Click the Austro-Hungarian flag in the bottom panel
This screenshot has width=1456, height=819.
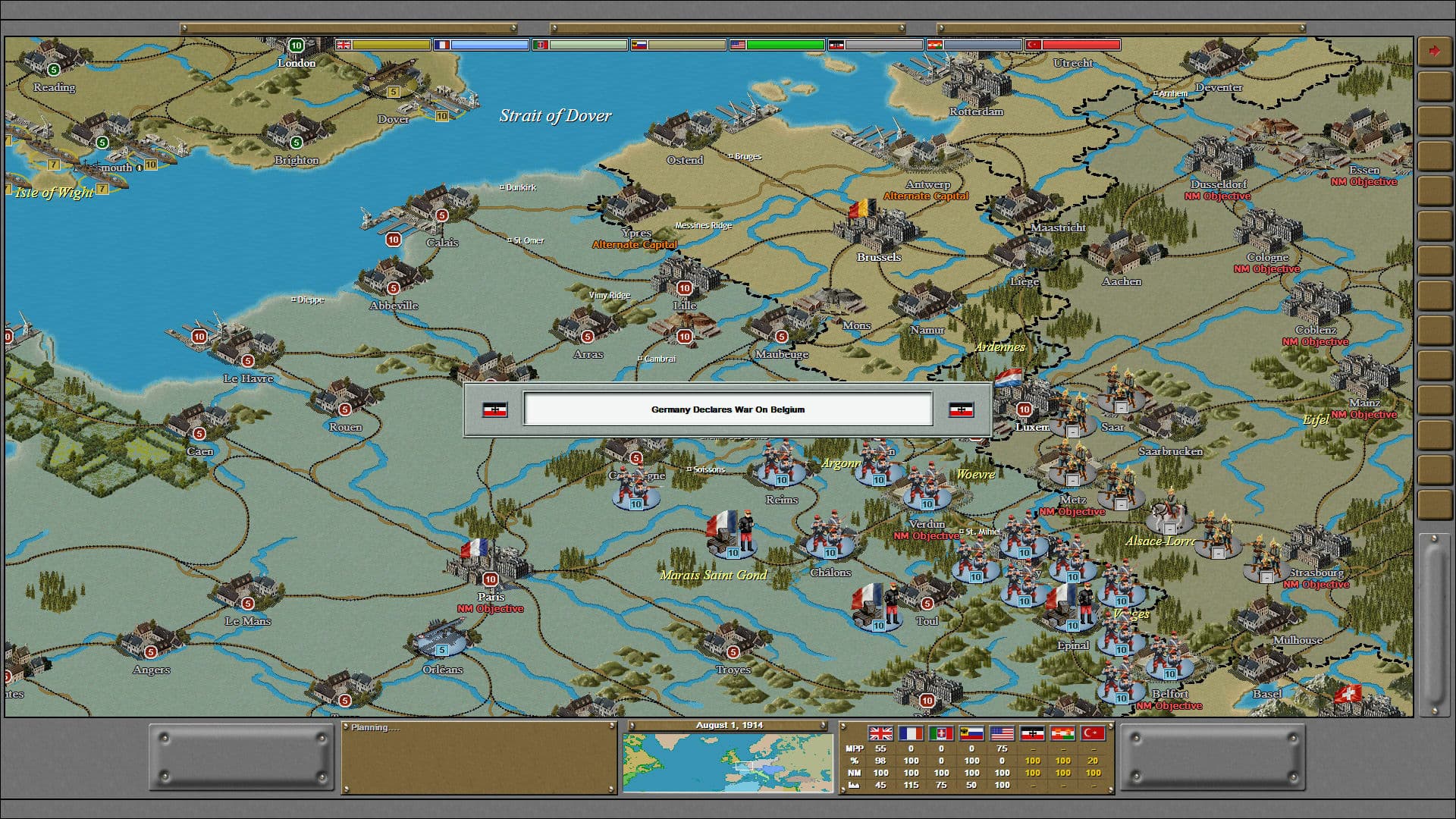pyautogui.click(x=1062, y=734)
